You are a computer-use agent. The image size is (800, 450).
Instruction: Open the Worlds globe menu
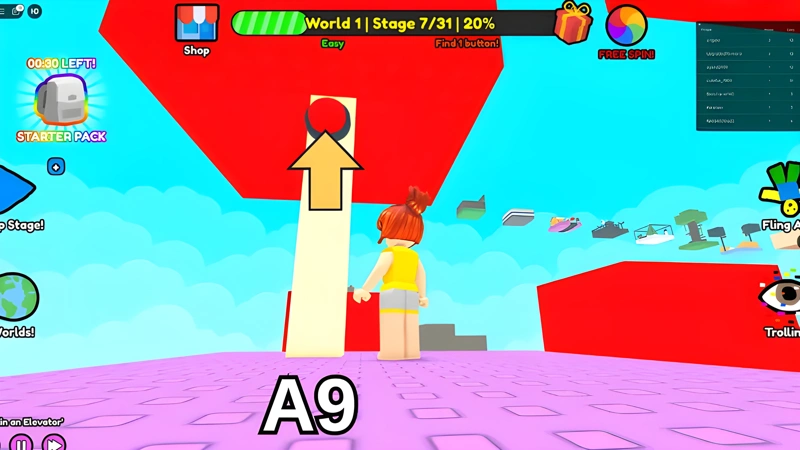[x=16, y=297]
